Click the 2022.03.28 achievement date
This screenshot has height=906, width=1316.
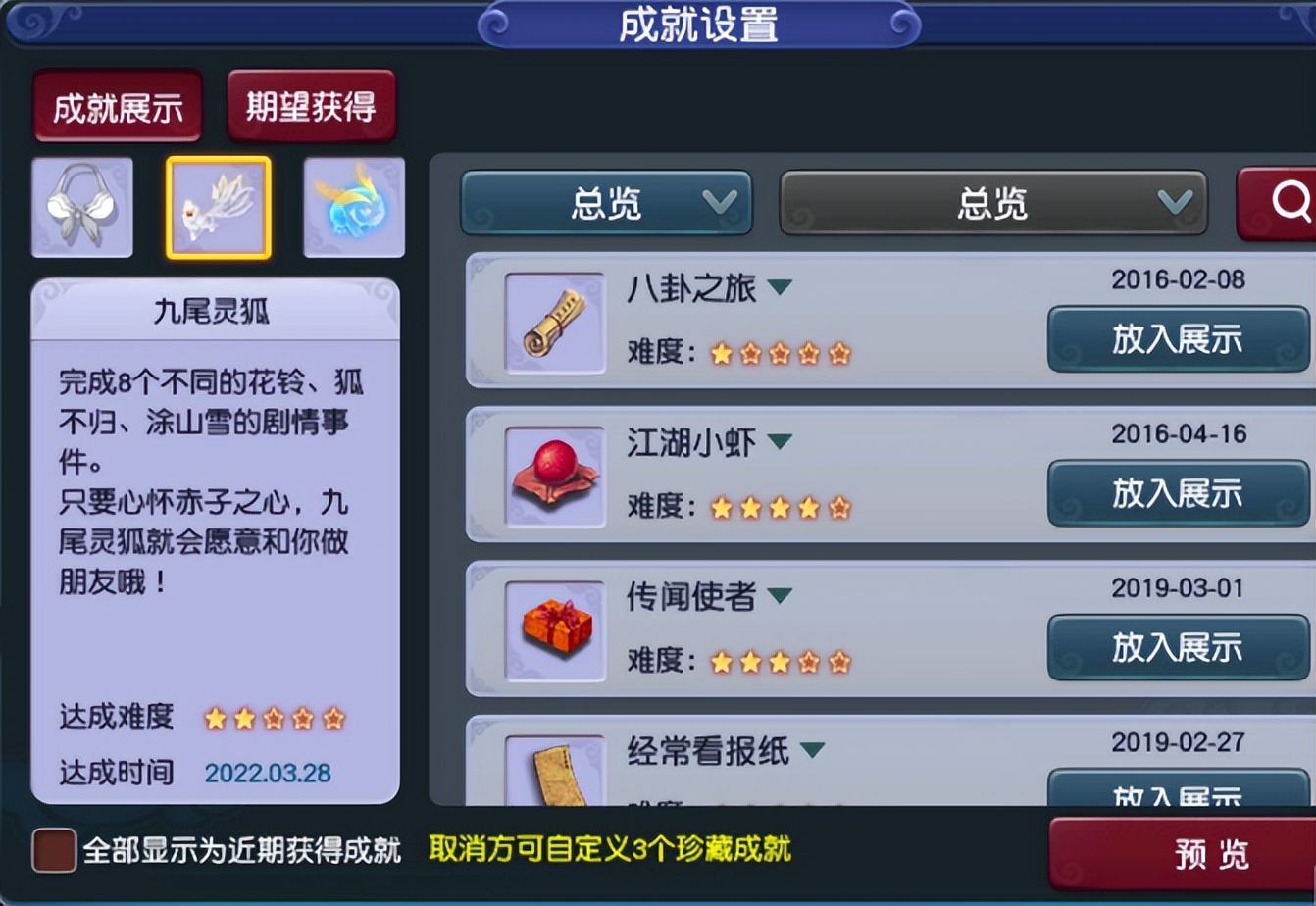[x=269, y=774]
